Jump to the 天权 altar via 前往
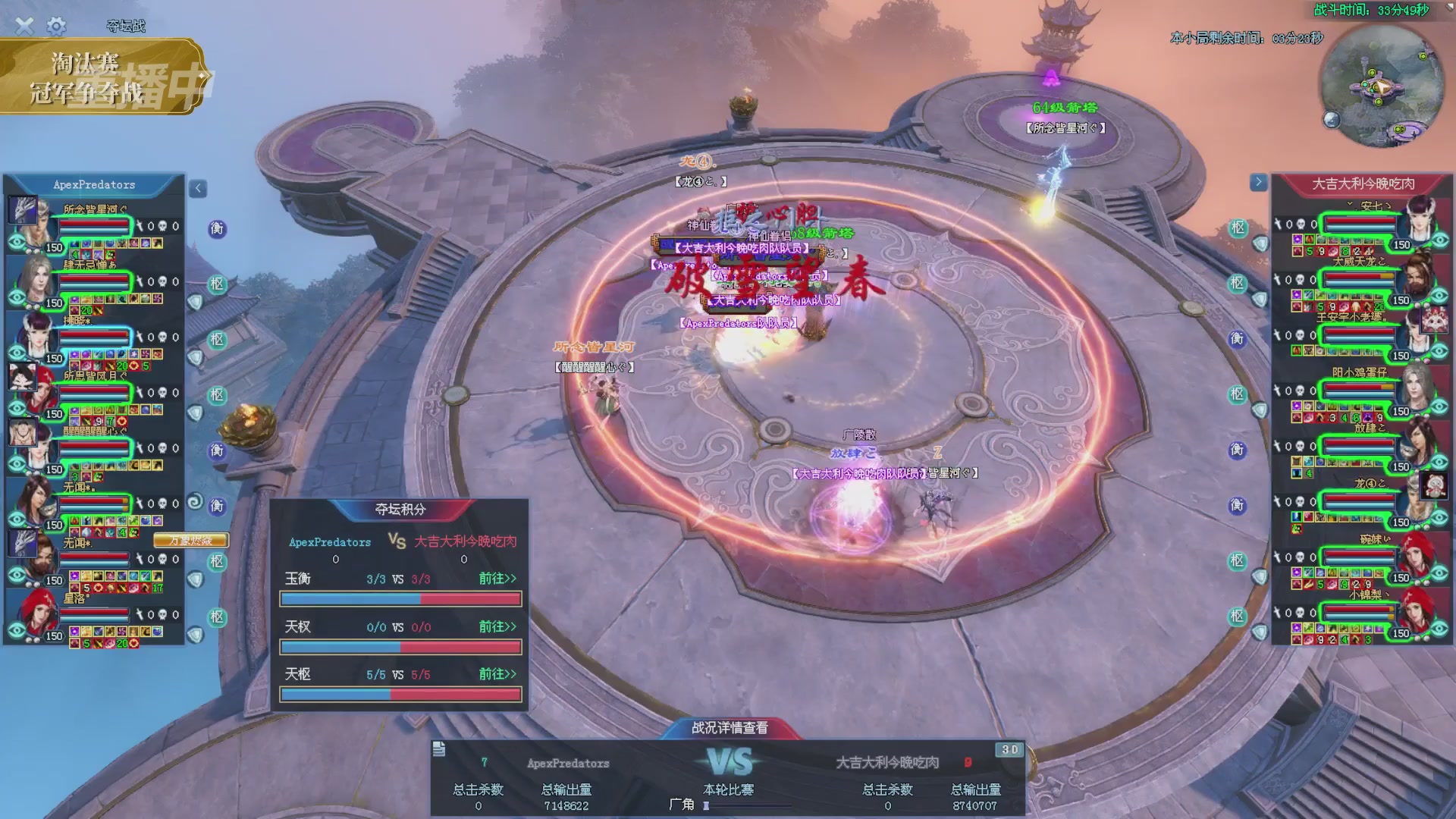Viewport: 1456px width, 819px height. 497,626
